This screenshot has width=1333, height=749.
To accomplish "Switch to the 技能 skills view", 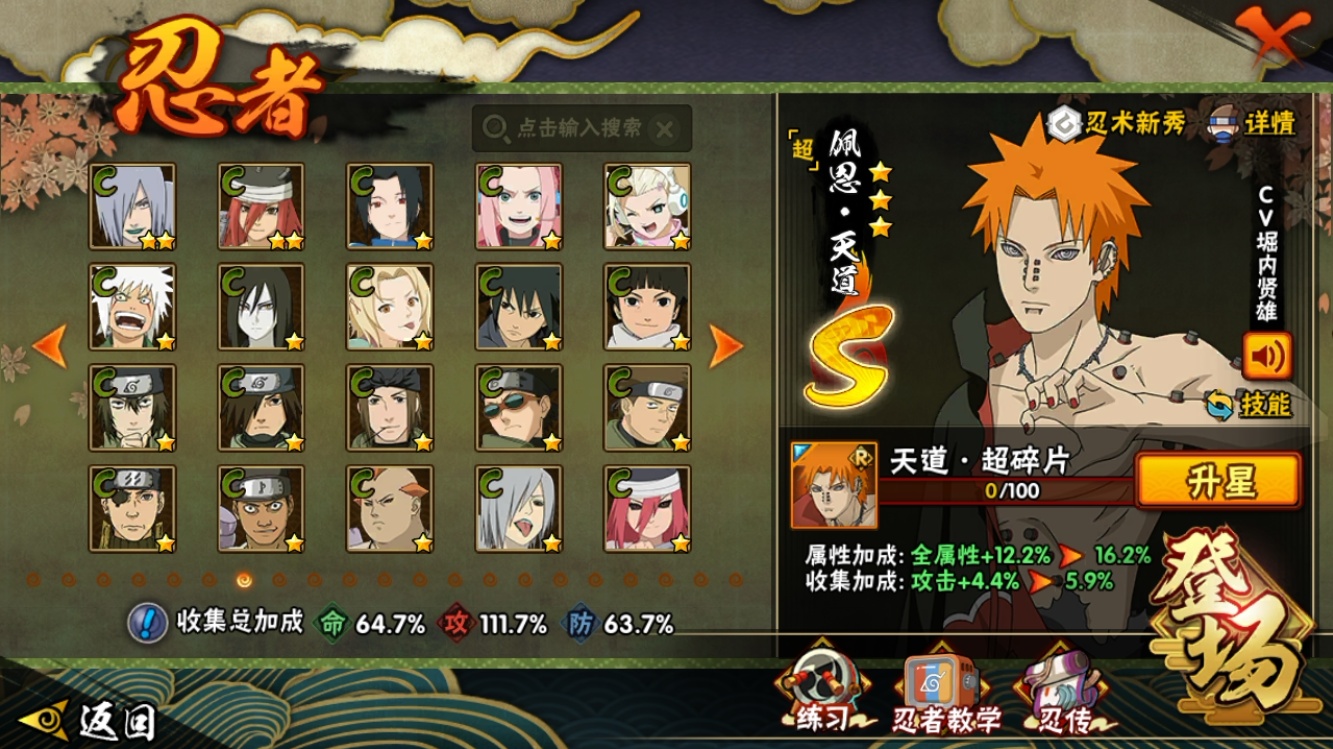I will [x=1251, y=404].
